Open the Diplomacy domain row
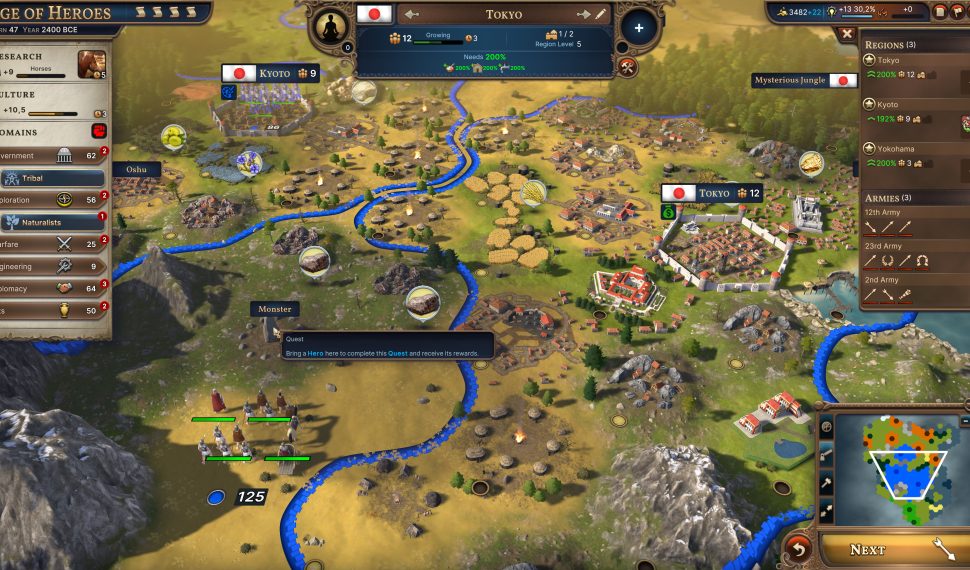The image size is (970, 570). [50, 288]
